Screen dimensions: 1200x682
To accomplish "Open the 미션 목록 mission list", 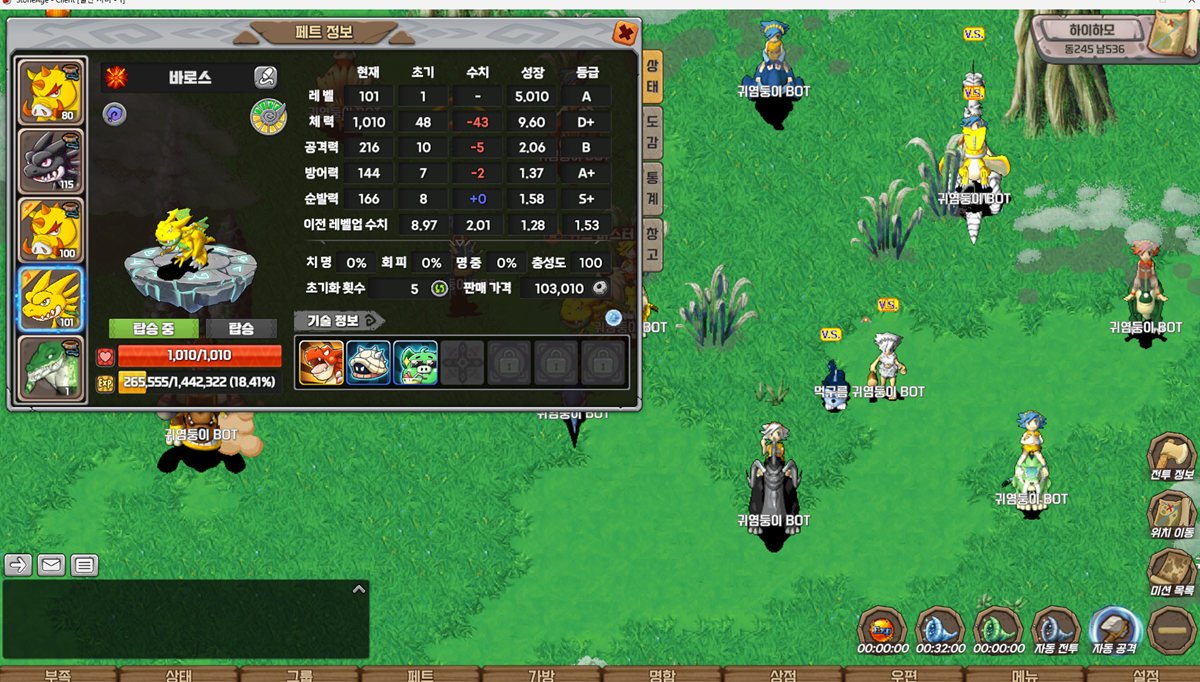I will (x=1172, y=574).
